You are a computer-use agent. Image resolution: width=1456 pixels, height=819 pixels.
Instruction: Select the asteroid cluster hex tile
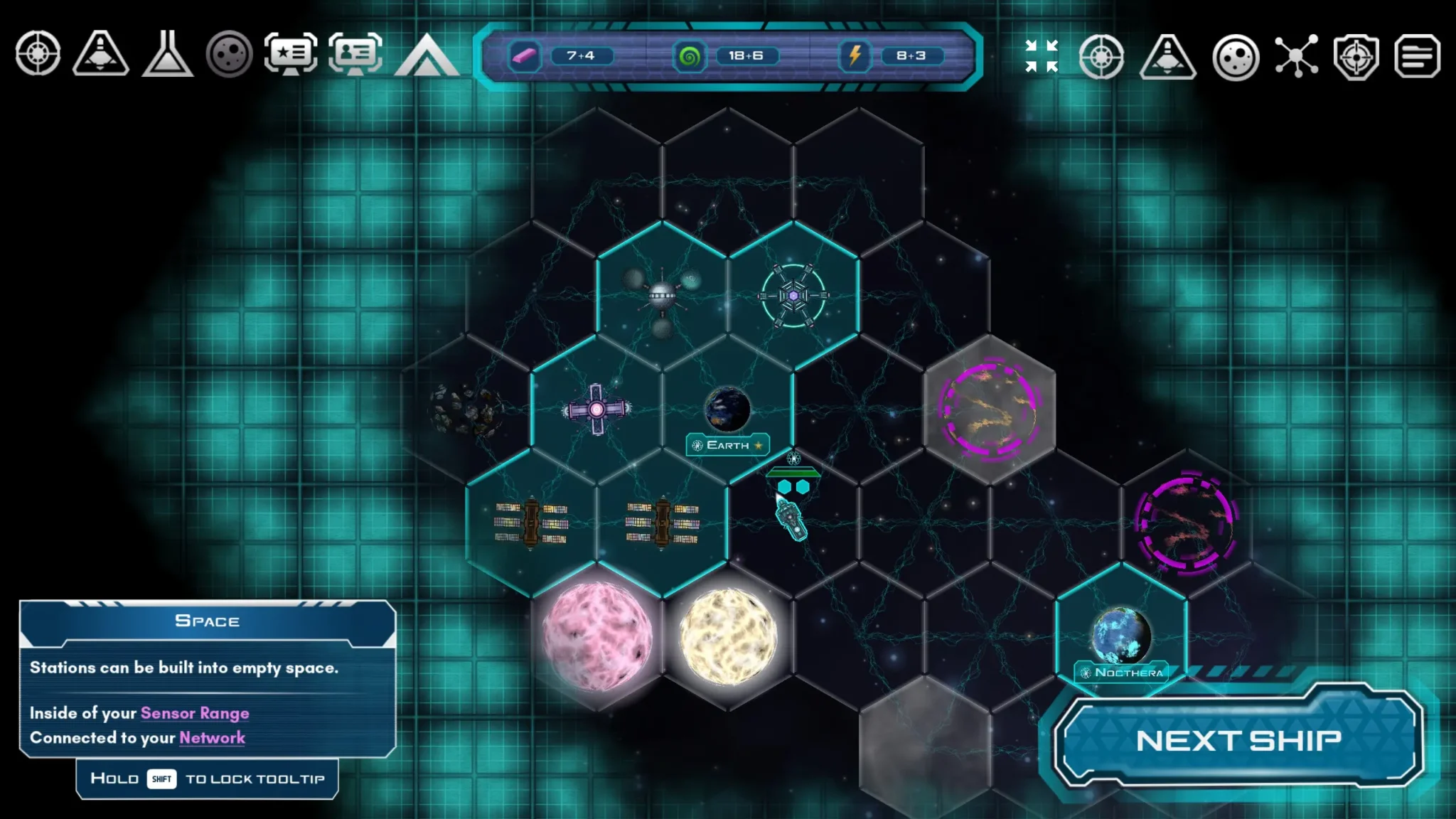[x=466, y=409]
